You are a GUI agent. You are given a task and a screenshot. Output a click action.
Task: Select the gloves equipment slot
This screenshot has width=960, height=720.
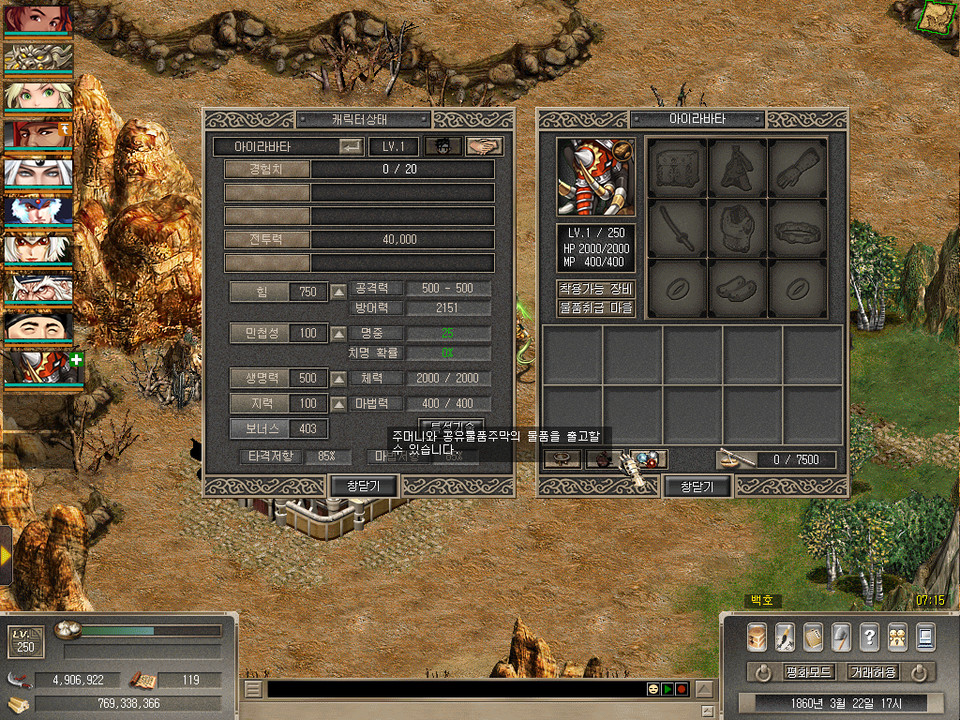(x=798, y=167)
